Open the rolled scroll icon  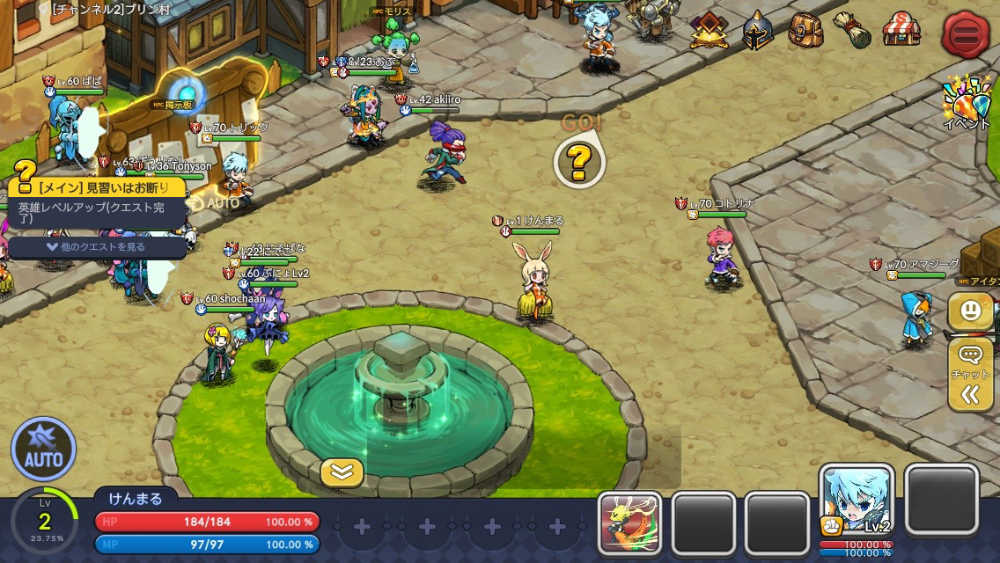[x=852, y=30]
